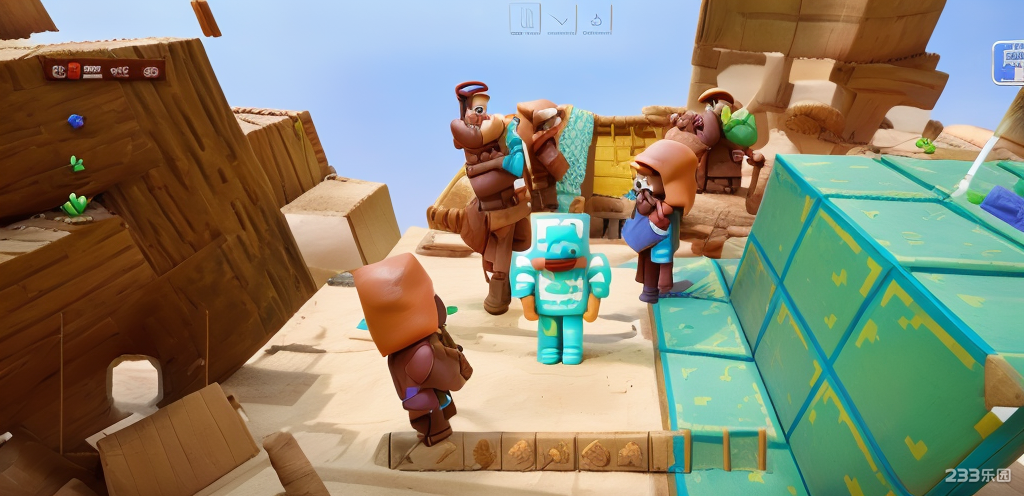Select the flame droplet icon at top

click(596, 19)
